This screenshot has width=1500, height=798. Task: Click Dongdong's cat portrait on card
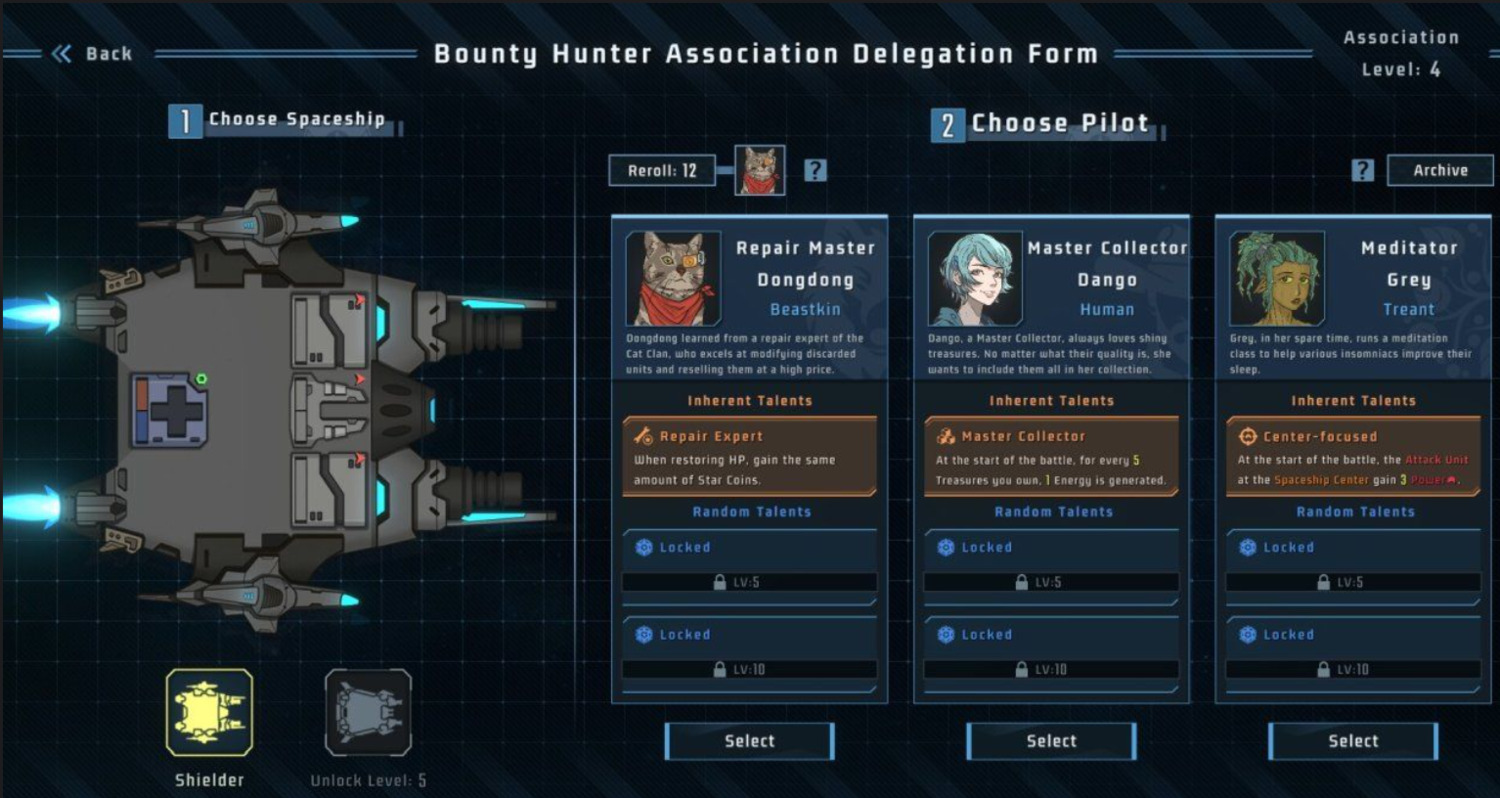pyautogui.click(x=673, y=279)
